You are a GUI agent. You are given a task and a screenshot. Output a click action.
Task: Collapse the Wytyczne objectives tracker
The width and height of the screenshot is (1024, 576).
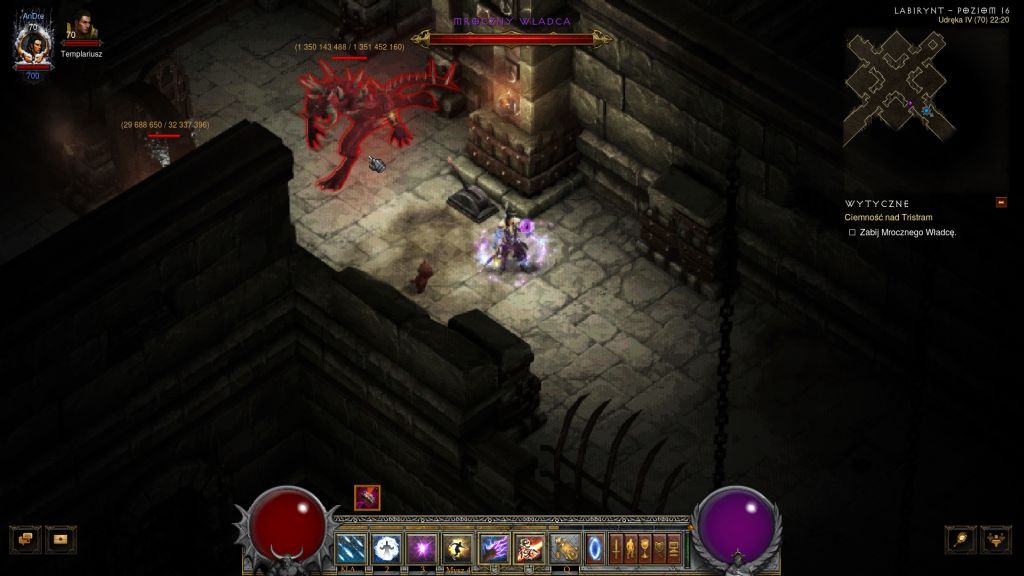(x=1001, y=202)
